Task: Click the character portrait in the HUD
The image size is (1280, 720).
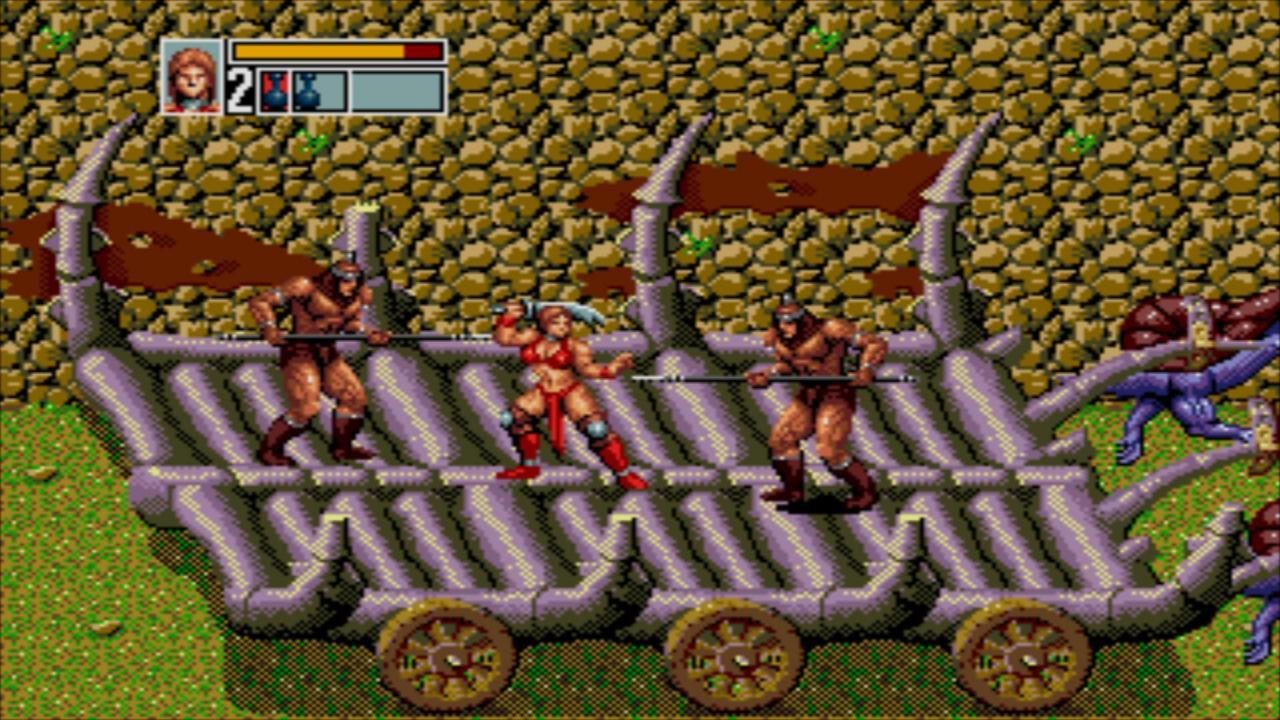Action: pos(190,75)
